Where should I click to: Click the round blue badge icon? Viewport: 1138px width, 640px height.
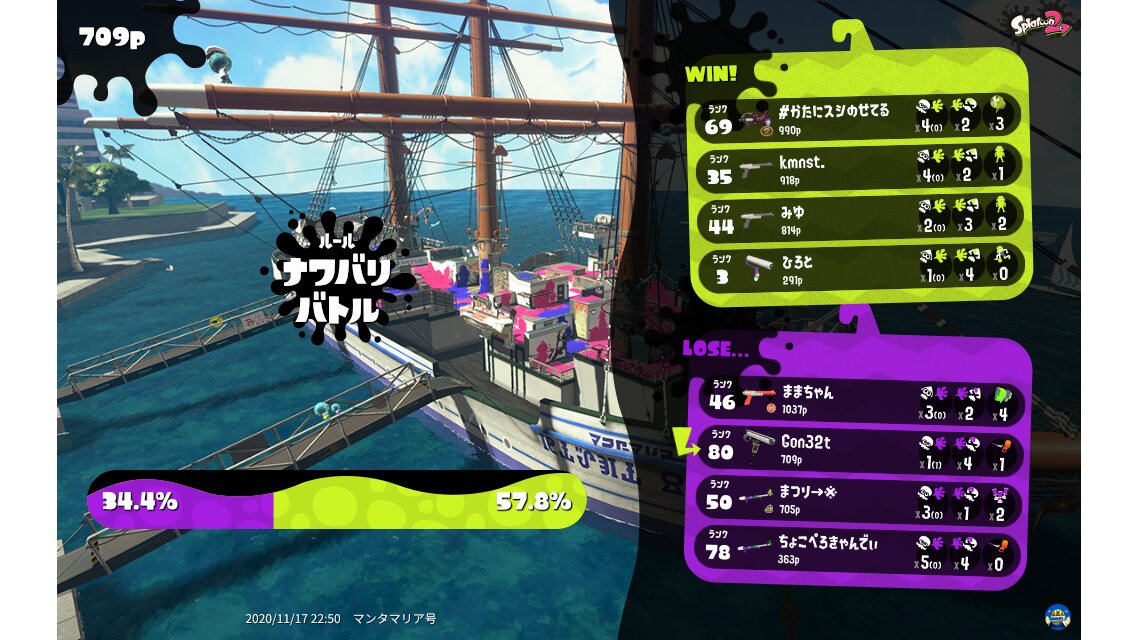(x=1058, y=616)
